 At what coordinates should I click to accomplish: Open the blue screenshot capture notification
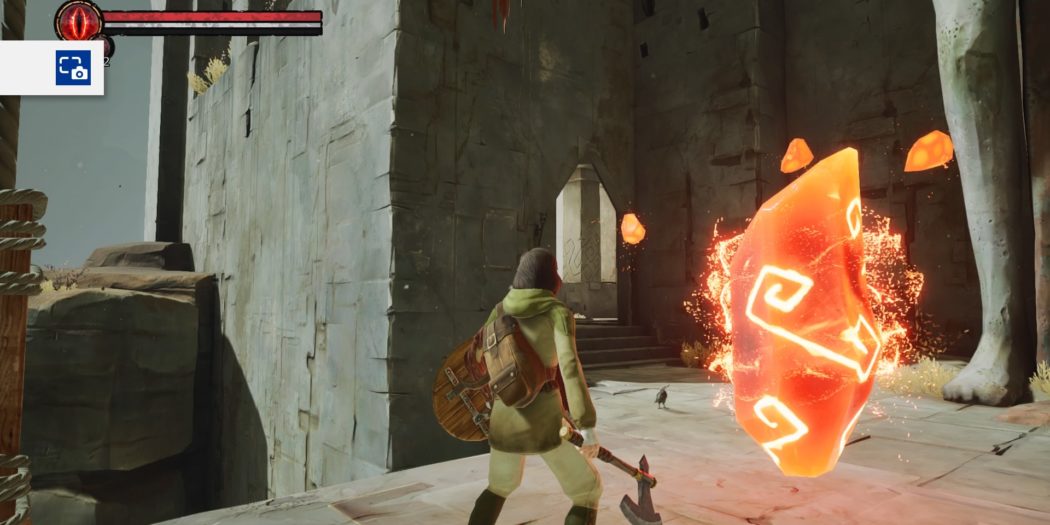[72, 68]
